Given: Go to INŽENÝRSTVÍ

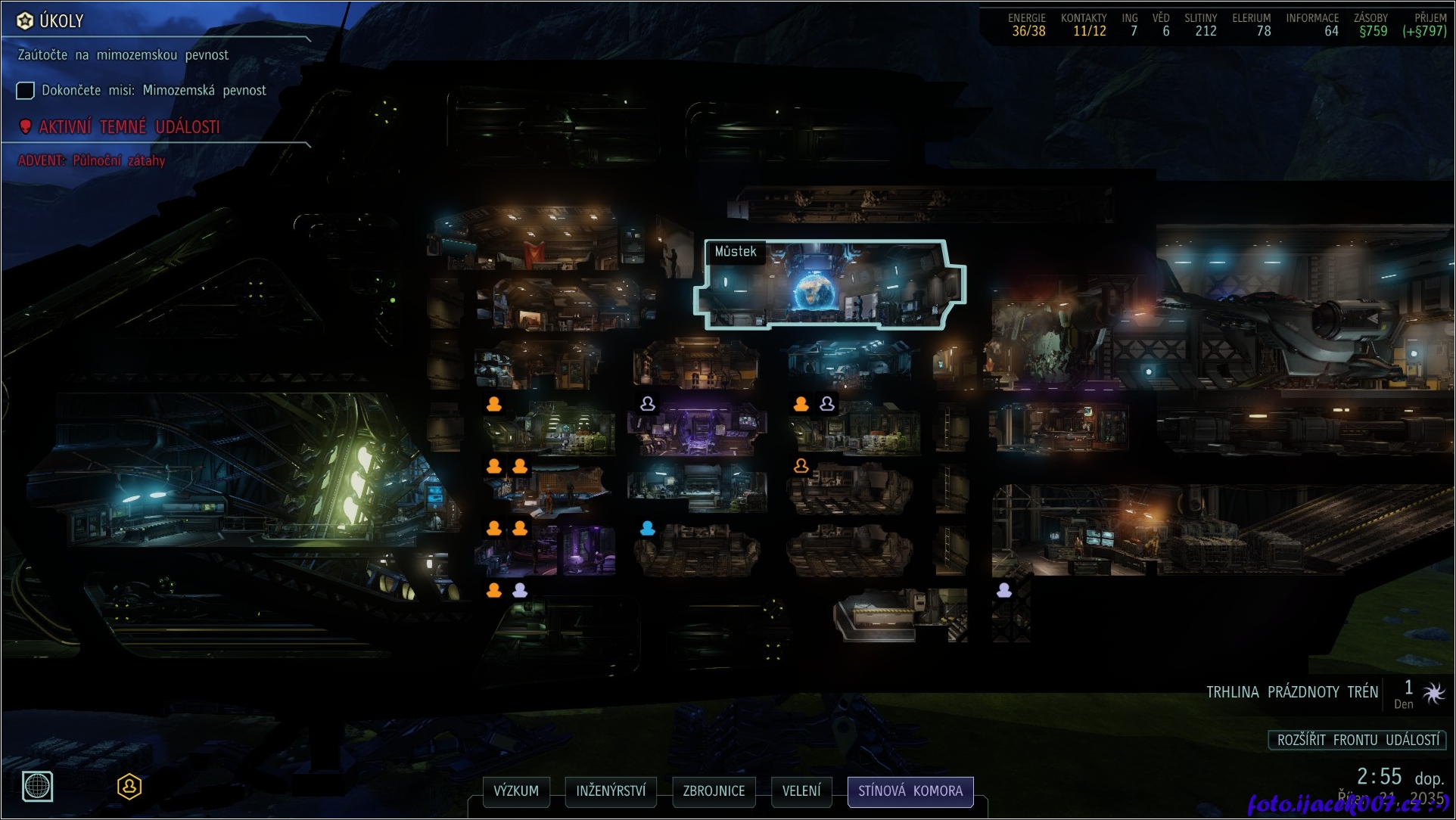Looking at the screenshot, I should coord(611,791).
